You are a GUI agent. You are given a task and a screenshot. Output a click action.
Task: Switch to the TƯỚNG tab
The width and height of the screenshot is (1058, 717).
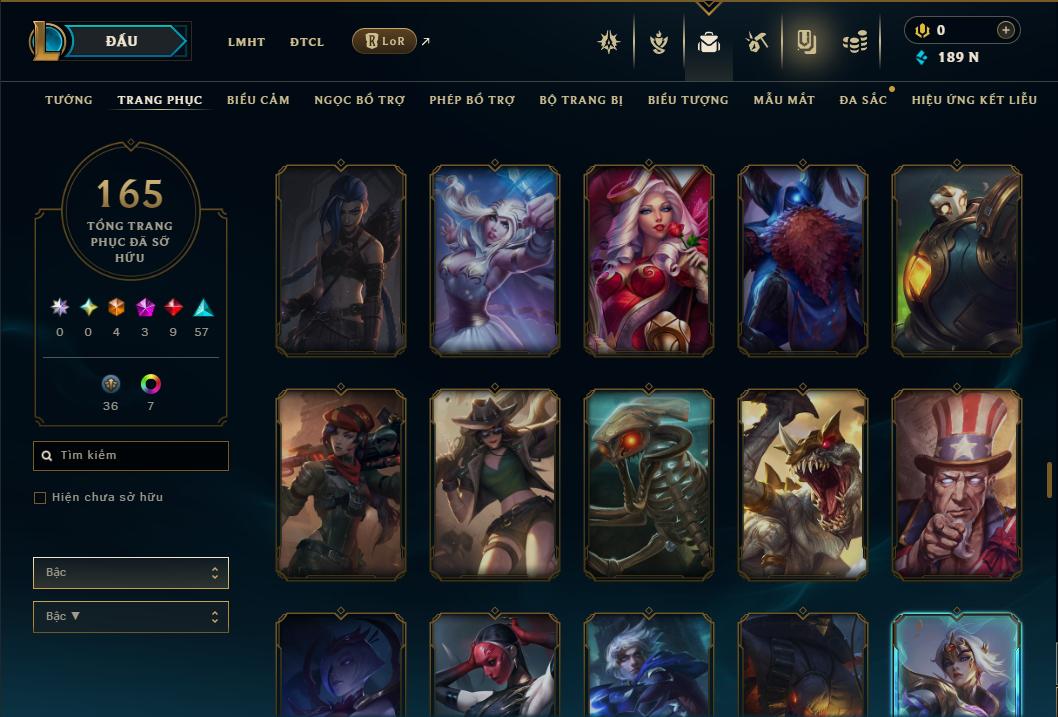click(x=69, y=100)
